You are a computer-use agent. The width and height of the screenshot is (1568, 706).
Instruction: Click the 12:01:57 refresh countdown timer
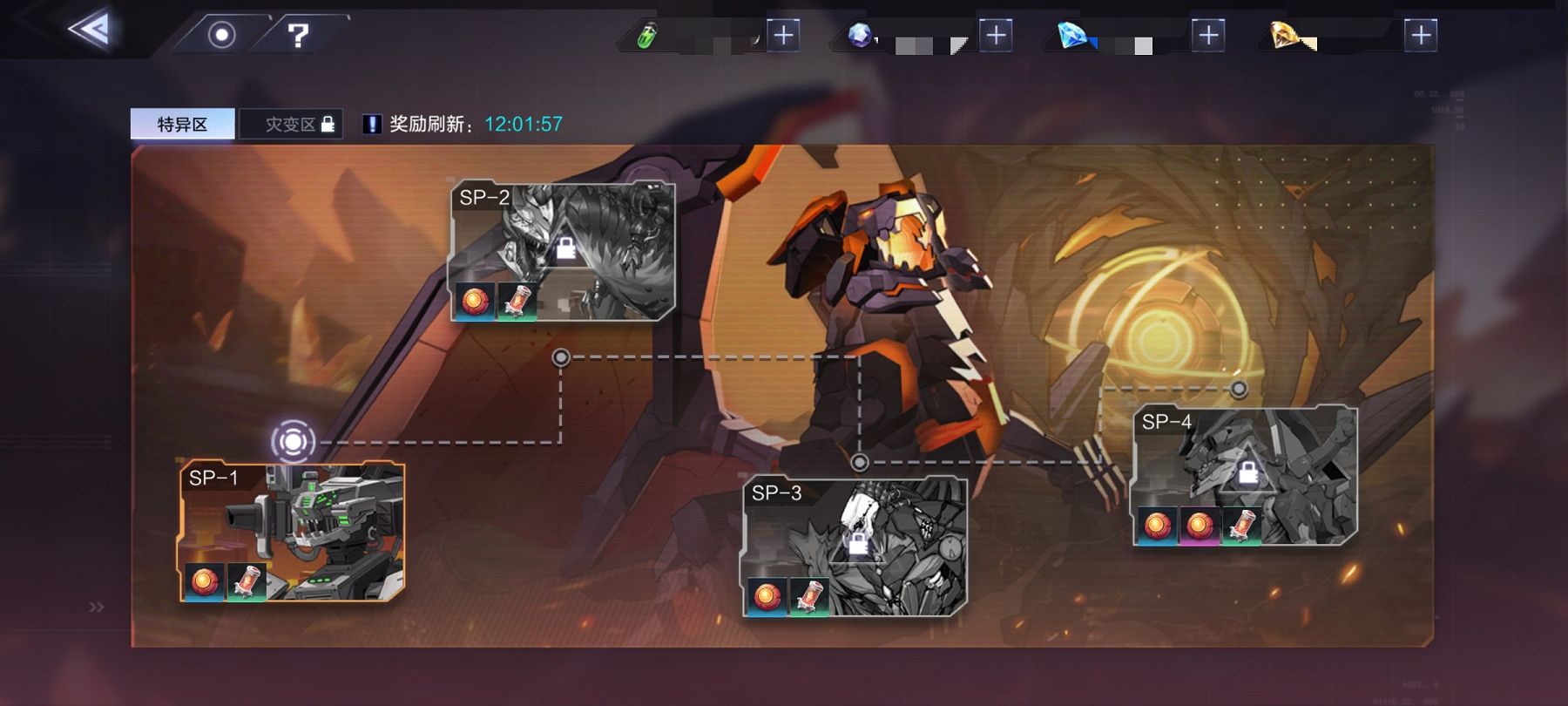[x=524, y=124]
